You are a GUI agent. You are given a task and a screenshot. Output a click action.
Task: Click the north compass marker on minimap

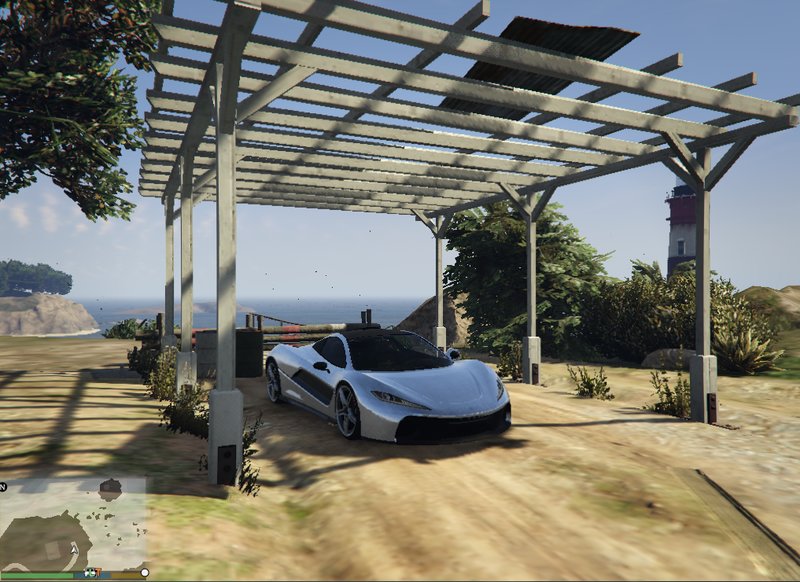(4, 486)
